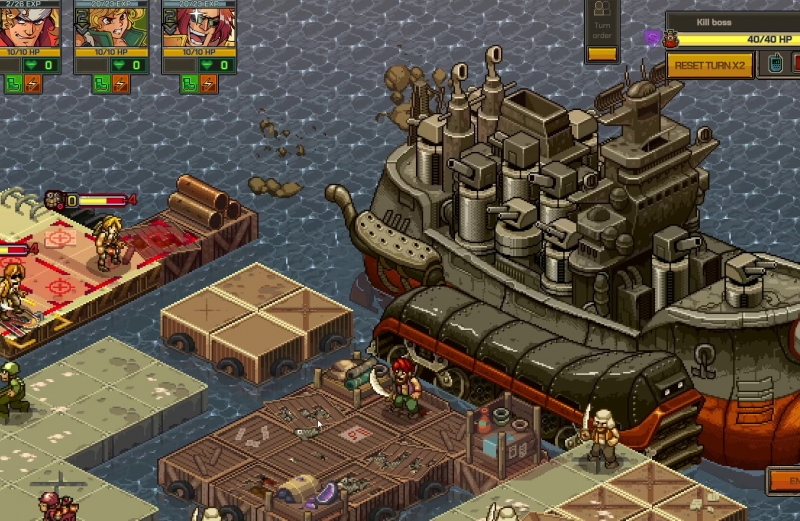The image size is (800, 521).
Task: Click the Reset Turn X2 button
Action: pyautogui.click(x=710, y=65)
